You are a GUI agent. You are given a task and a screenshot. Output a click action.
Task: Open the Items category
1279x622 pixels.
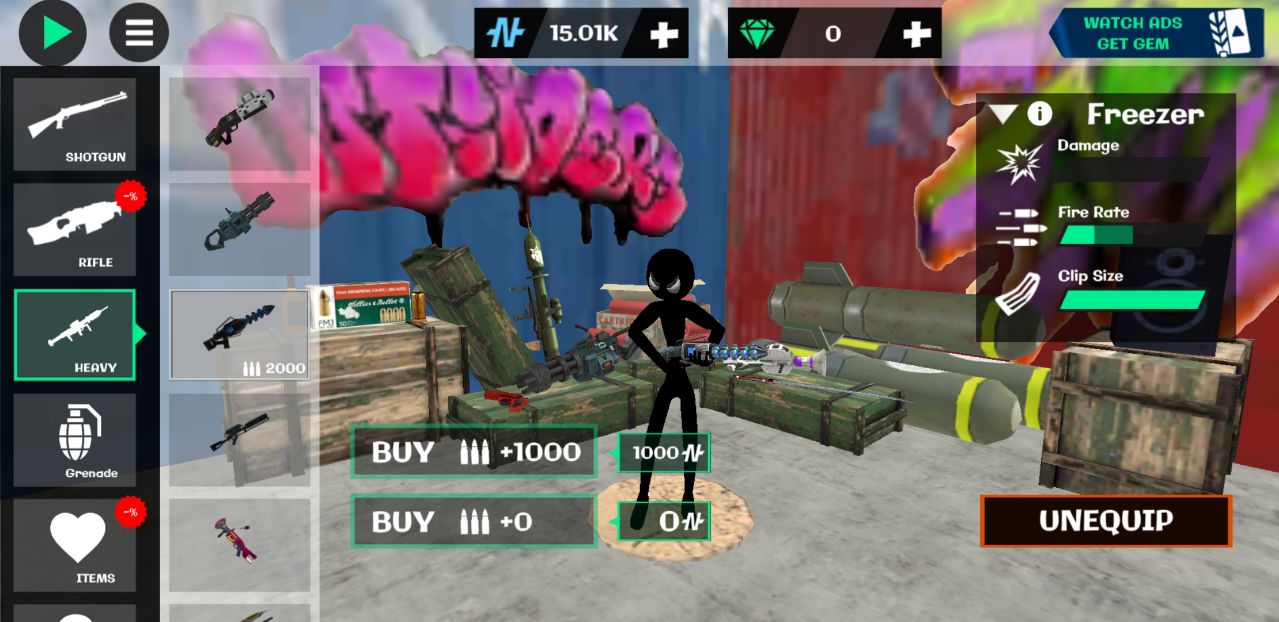[x=75, y=545]
